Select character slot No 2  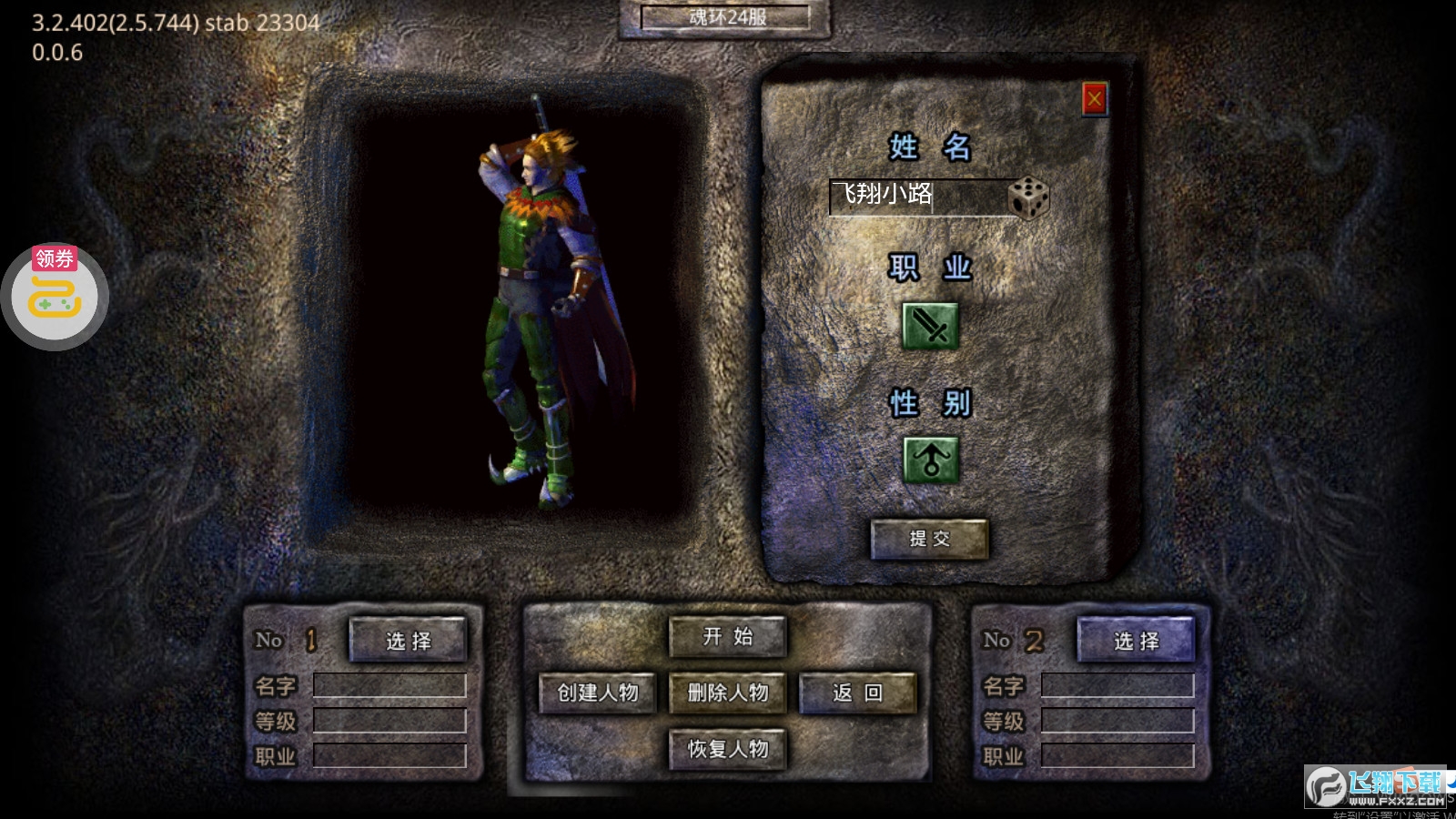(1136, 641)
